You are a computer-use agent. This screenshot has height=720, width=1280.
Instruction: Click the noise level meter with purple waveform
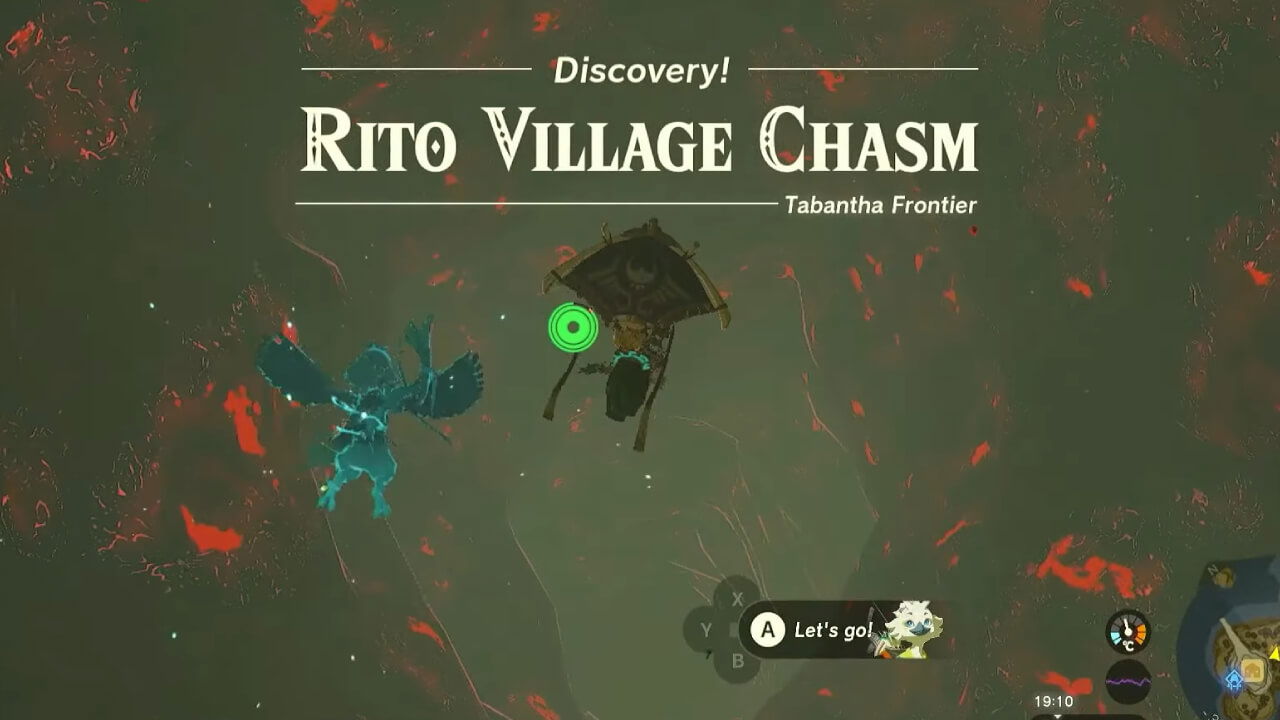click(1128, 680)
